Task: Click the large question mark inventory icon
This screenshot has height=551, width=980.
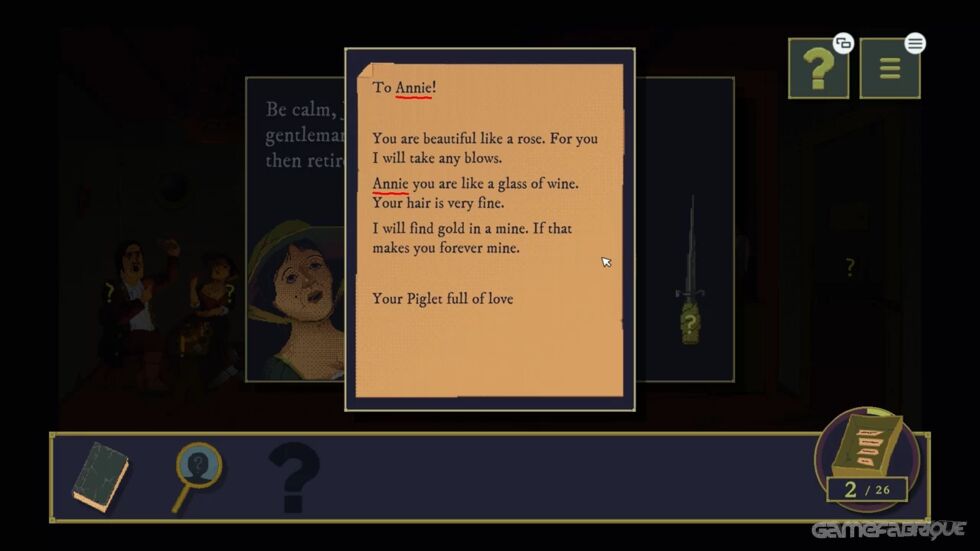Action: click(x=294, y=478)
